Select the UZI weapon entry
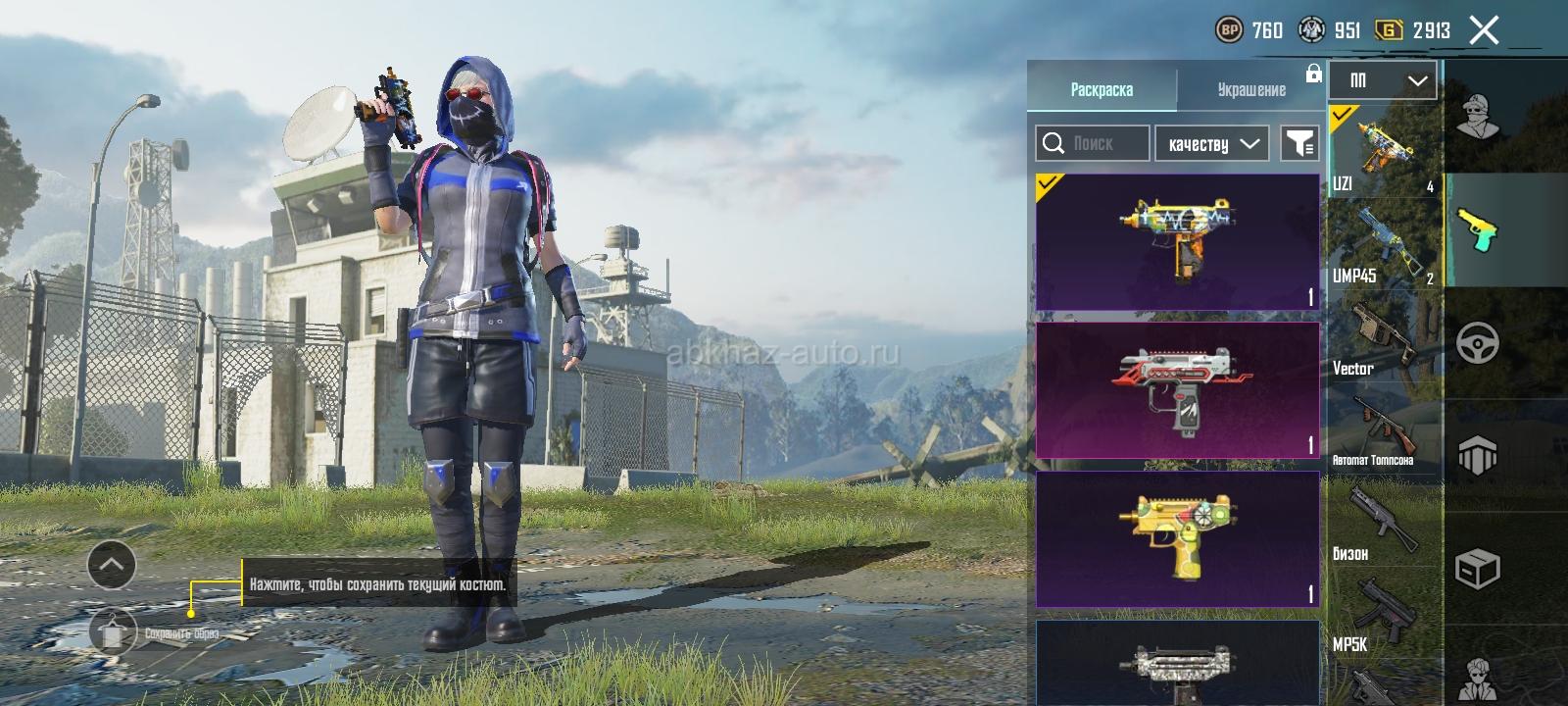 pyautogui.click(x=1383, y=150)
